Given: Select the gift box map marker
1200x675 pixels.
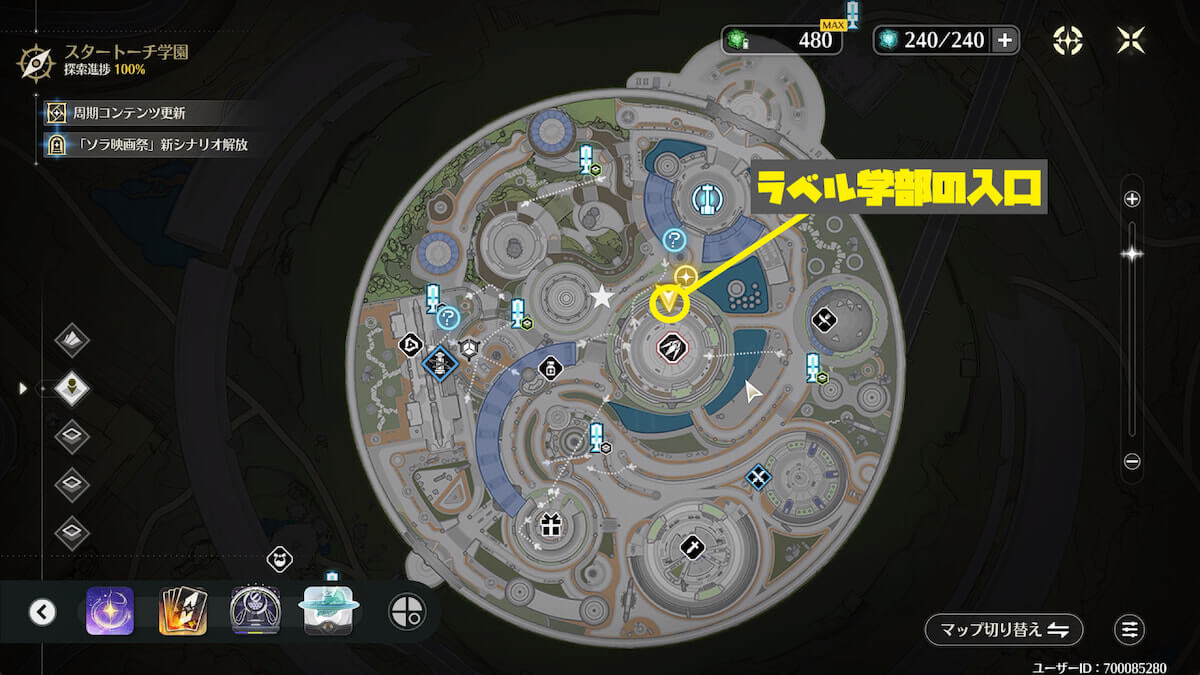Looking at the screenshot, I should [550, 525].
